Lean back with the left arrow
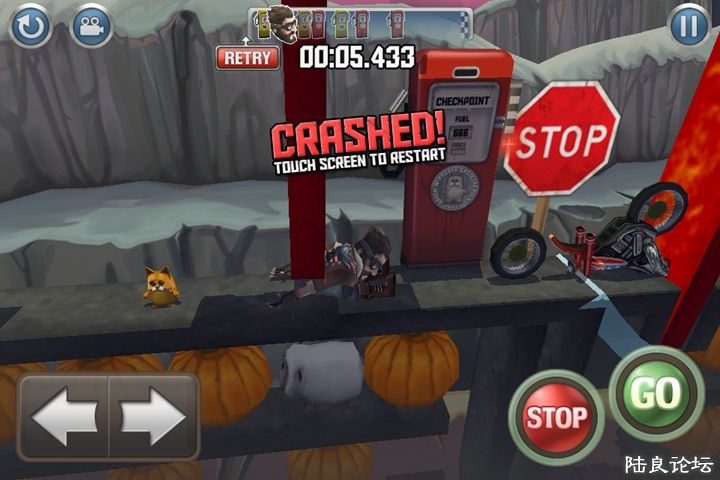 64,416
